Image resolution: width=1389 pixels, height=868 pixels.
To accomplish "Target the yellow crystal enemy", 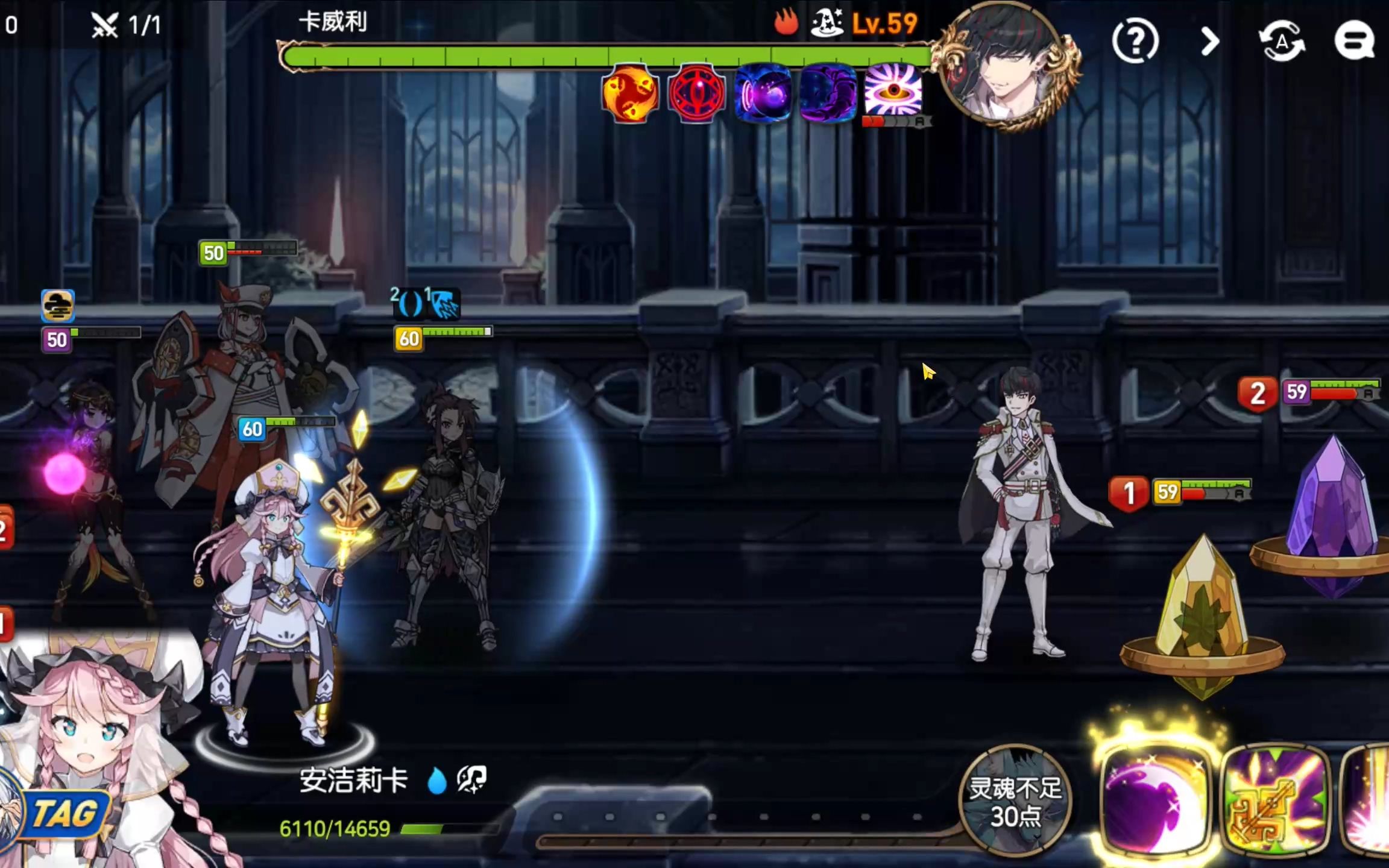I will click(1203, 609).
